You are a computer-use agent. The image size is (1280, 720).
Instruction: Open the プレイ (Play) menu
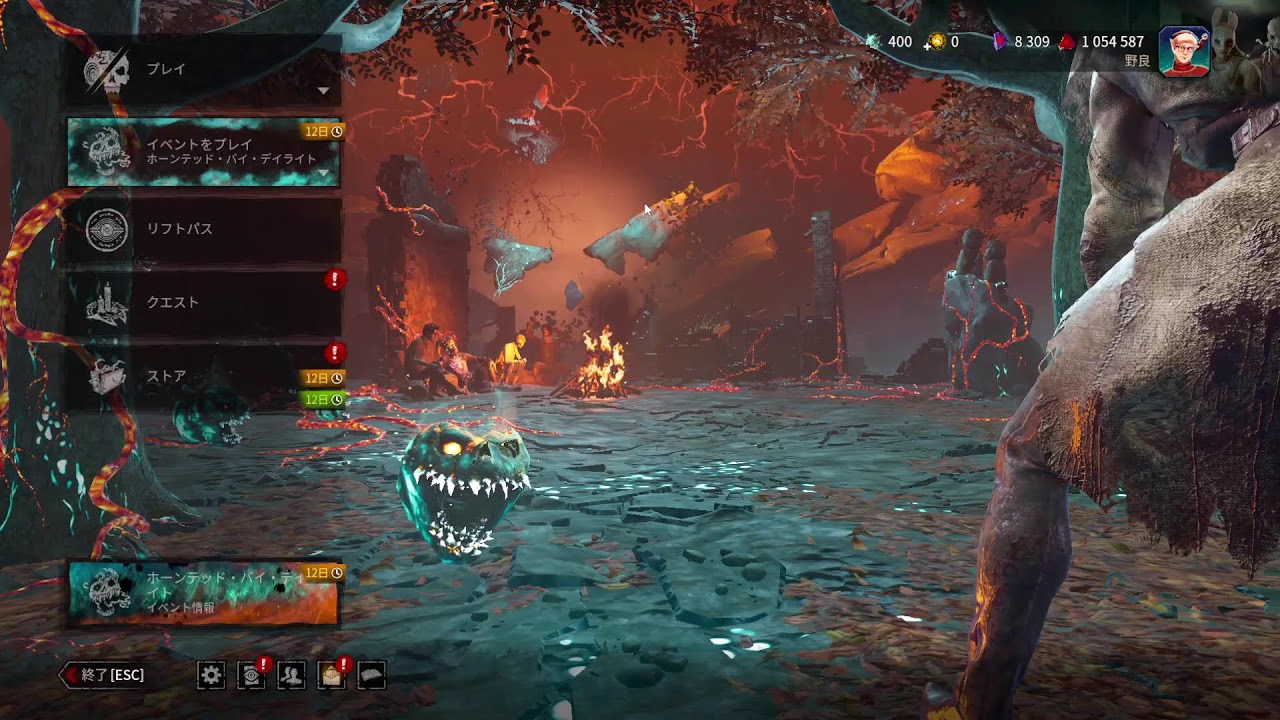pos(204,70)
